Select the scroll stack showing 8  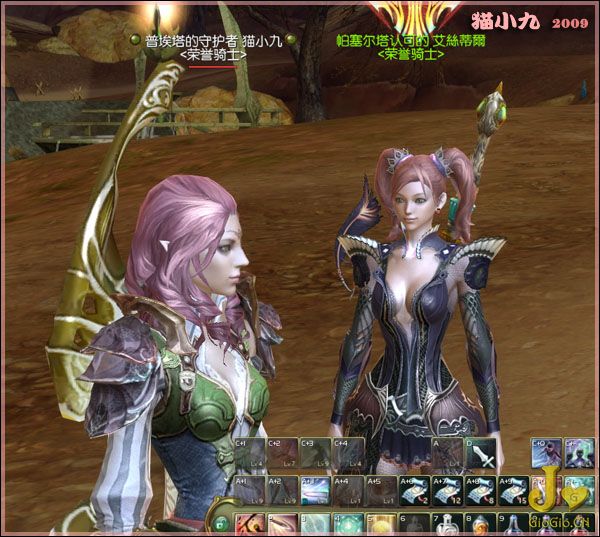tap(480, 490)
